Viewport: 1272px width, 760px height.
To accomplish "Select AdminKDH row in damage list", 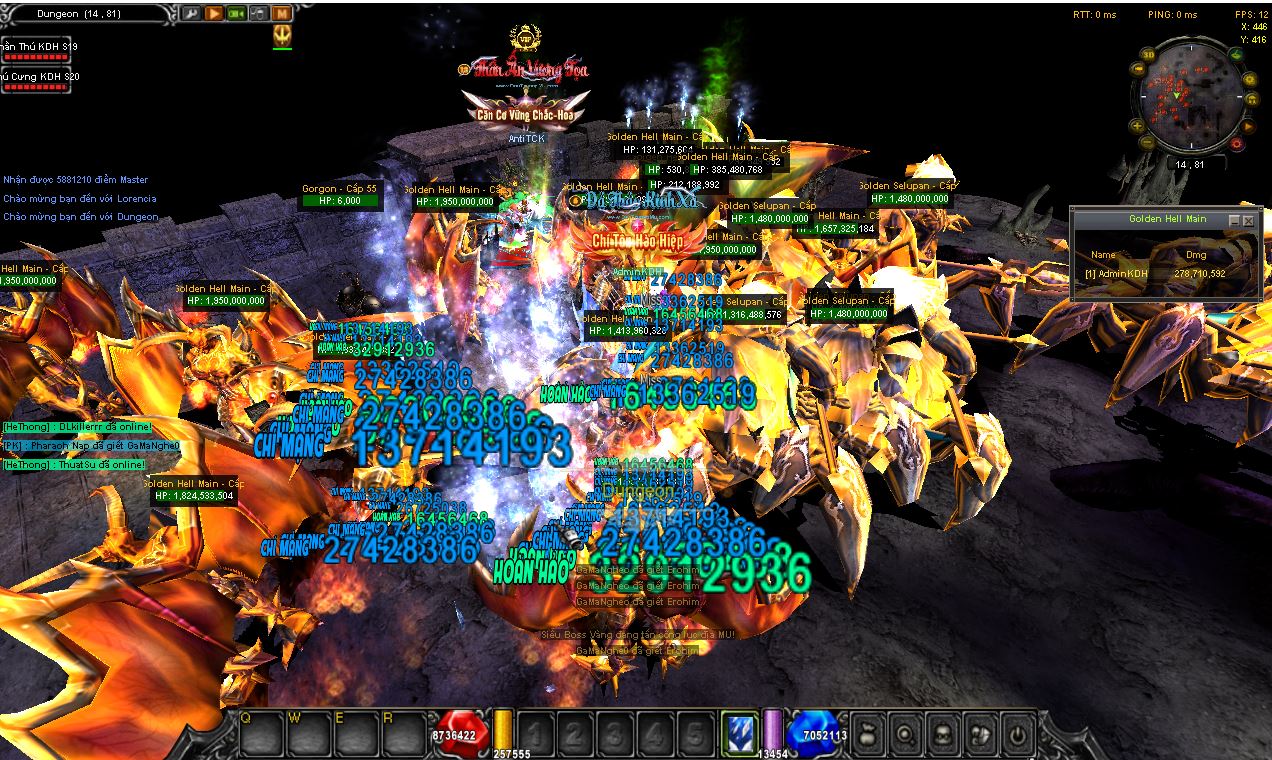I will (1155, 273).
